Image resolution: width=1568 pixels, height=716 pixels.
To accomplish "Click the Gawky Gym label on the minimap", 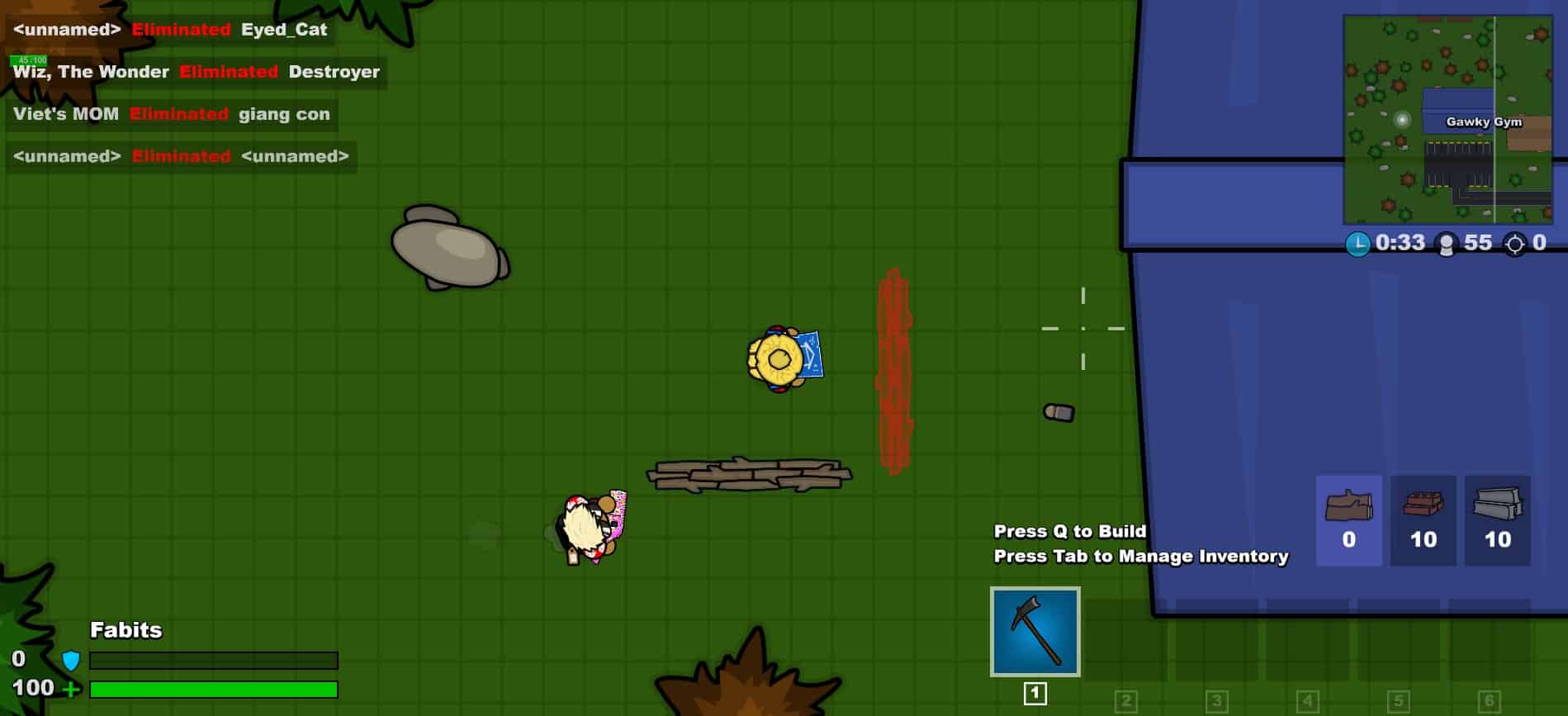I will tap(1484, 121).
